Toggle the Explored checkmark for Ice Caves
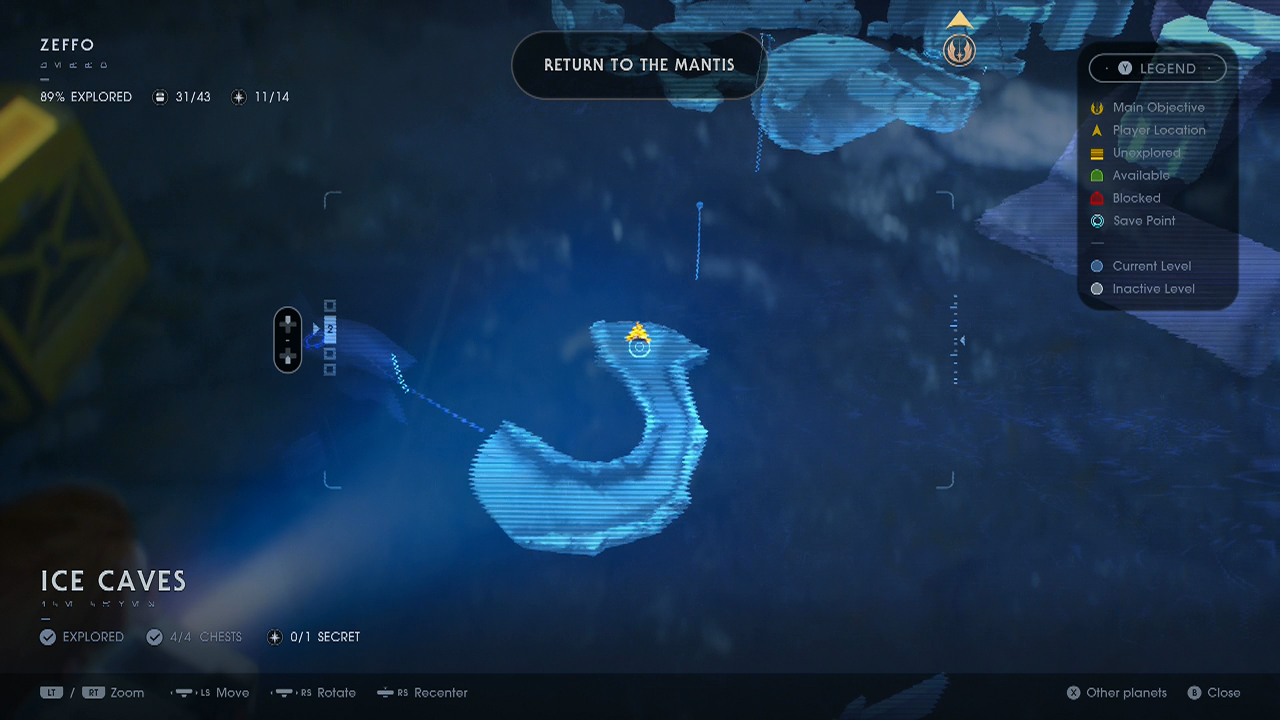Viewport: 1280px width, 720px height. (47, 637)
